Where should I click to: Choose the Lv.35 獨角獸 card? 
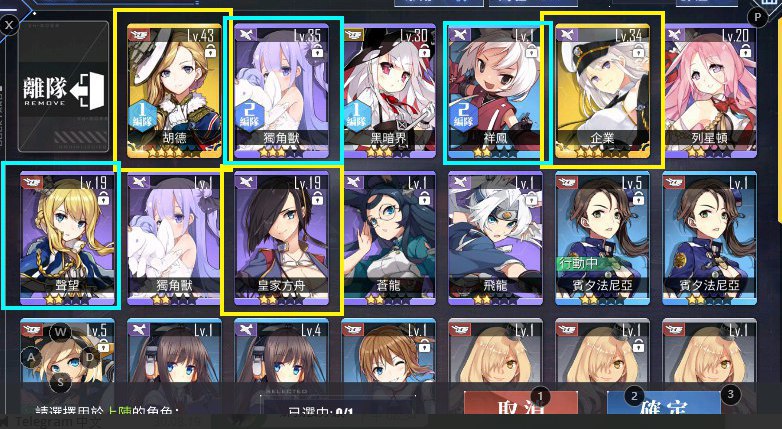(278, 88)
